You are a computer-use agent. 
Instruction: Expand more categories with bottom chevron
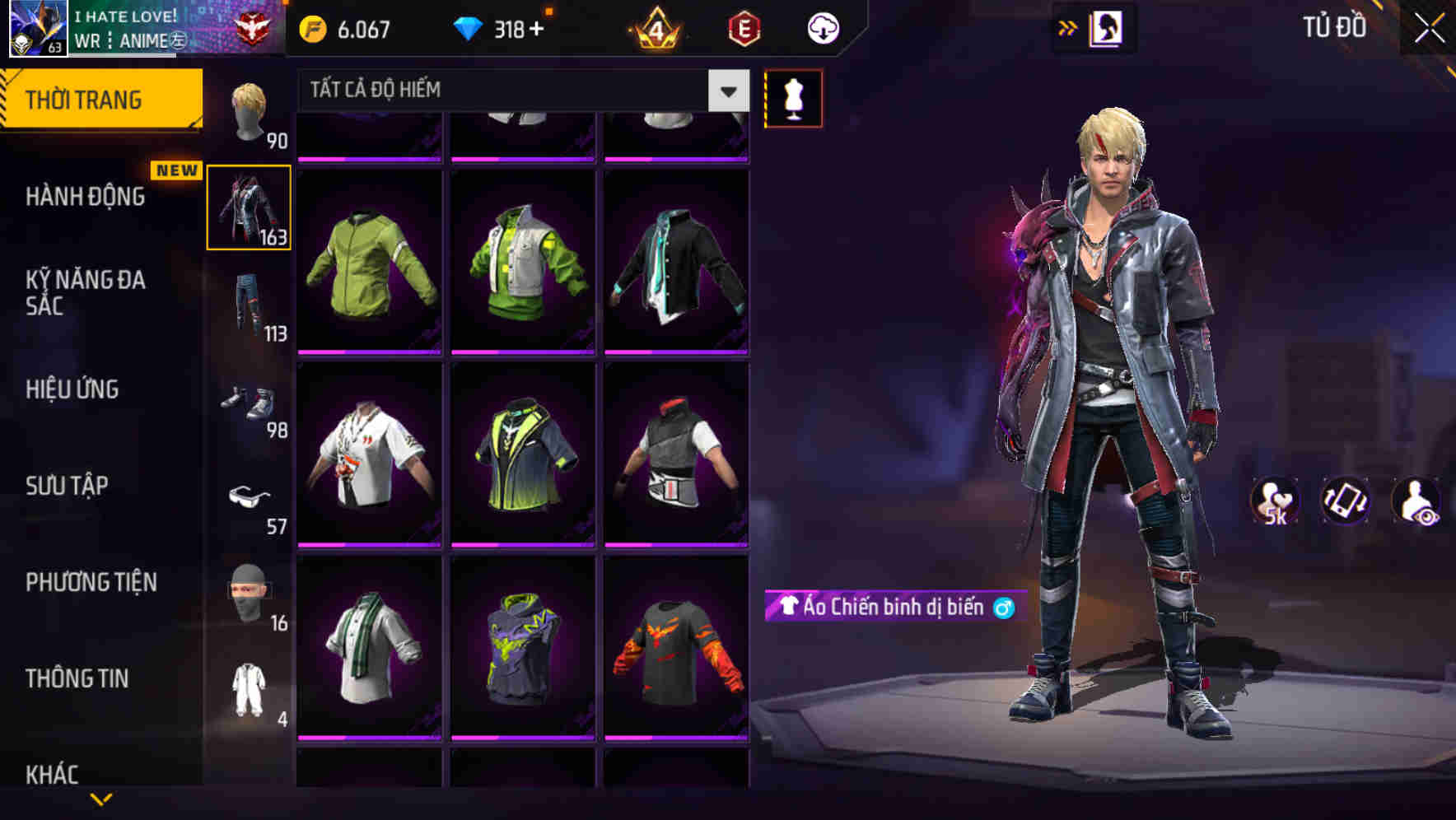pyautogui.click(x=99, y=800)
